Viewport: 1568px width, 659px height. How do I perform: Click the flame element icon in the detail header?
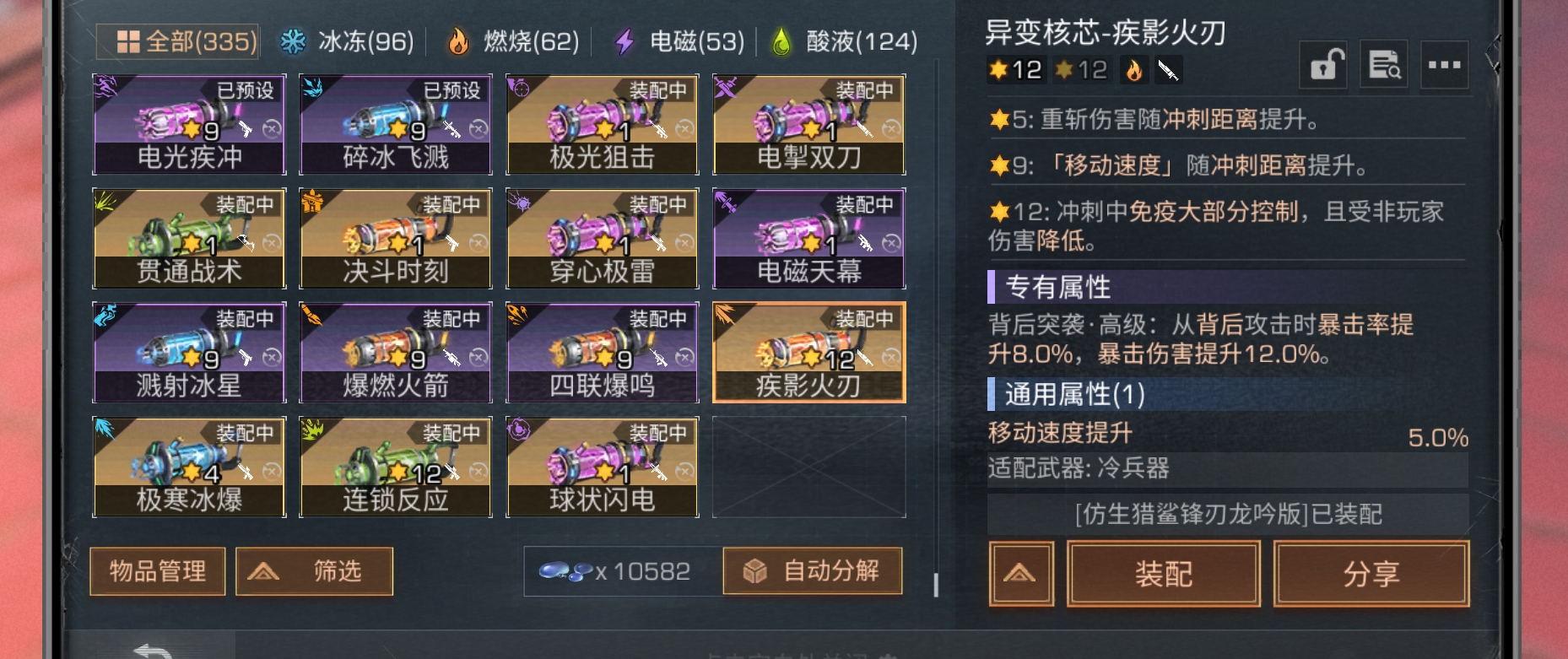(x=1135, y=70)
